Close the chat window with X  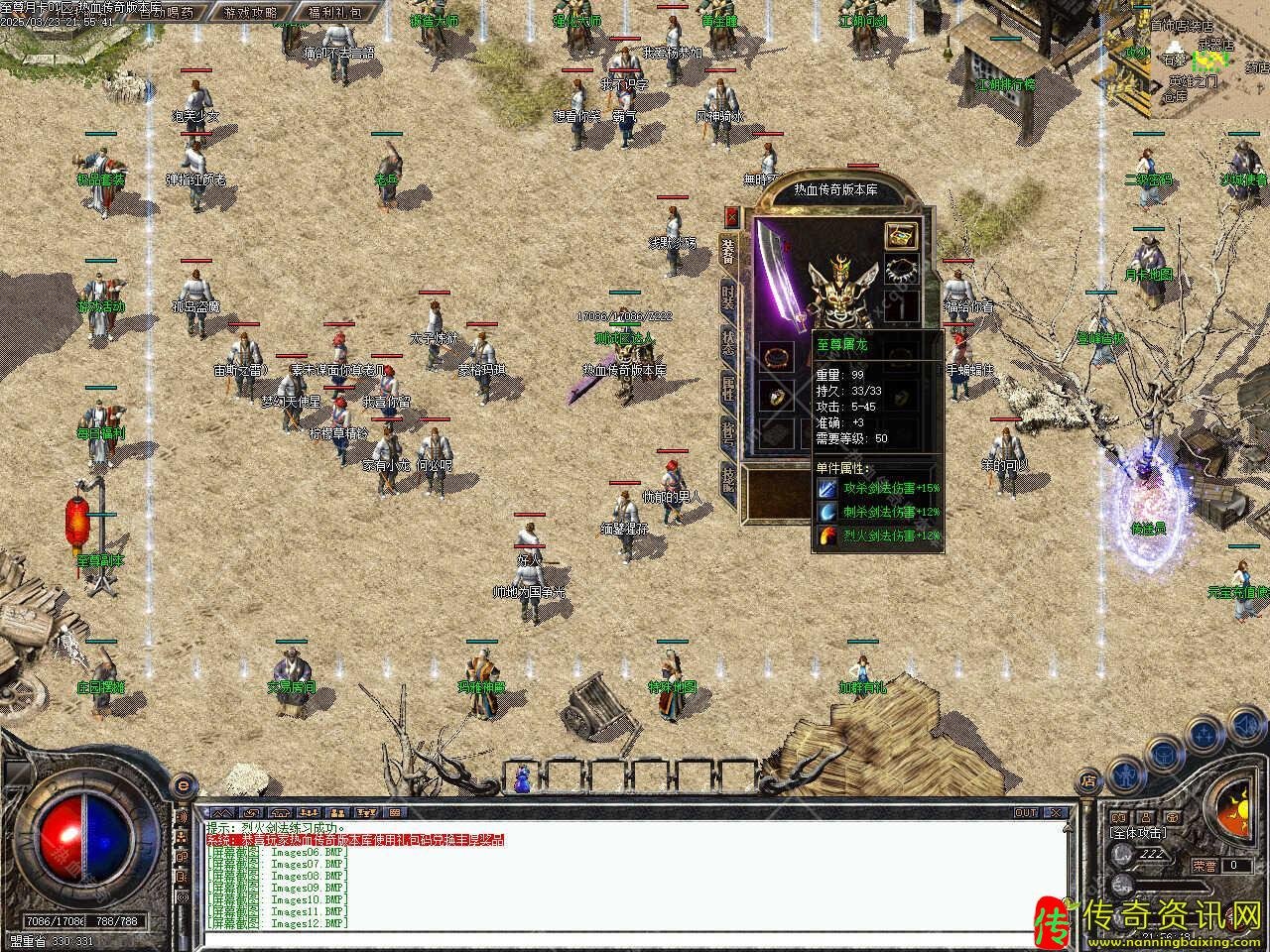(x=1056, y=812)
